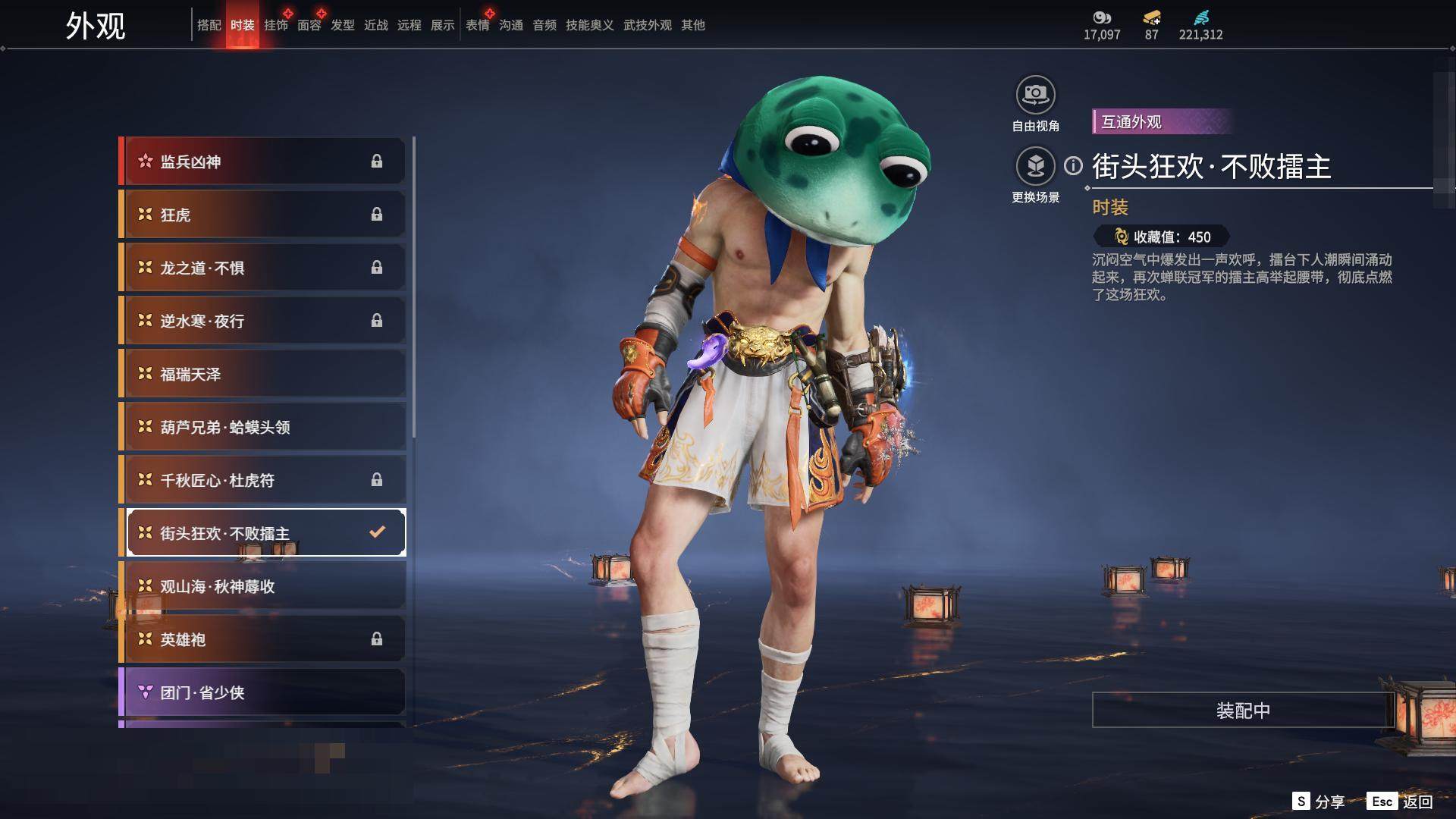
Task: Switch to the 搭配 tab
Action: [209, 25]
